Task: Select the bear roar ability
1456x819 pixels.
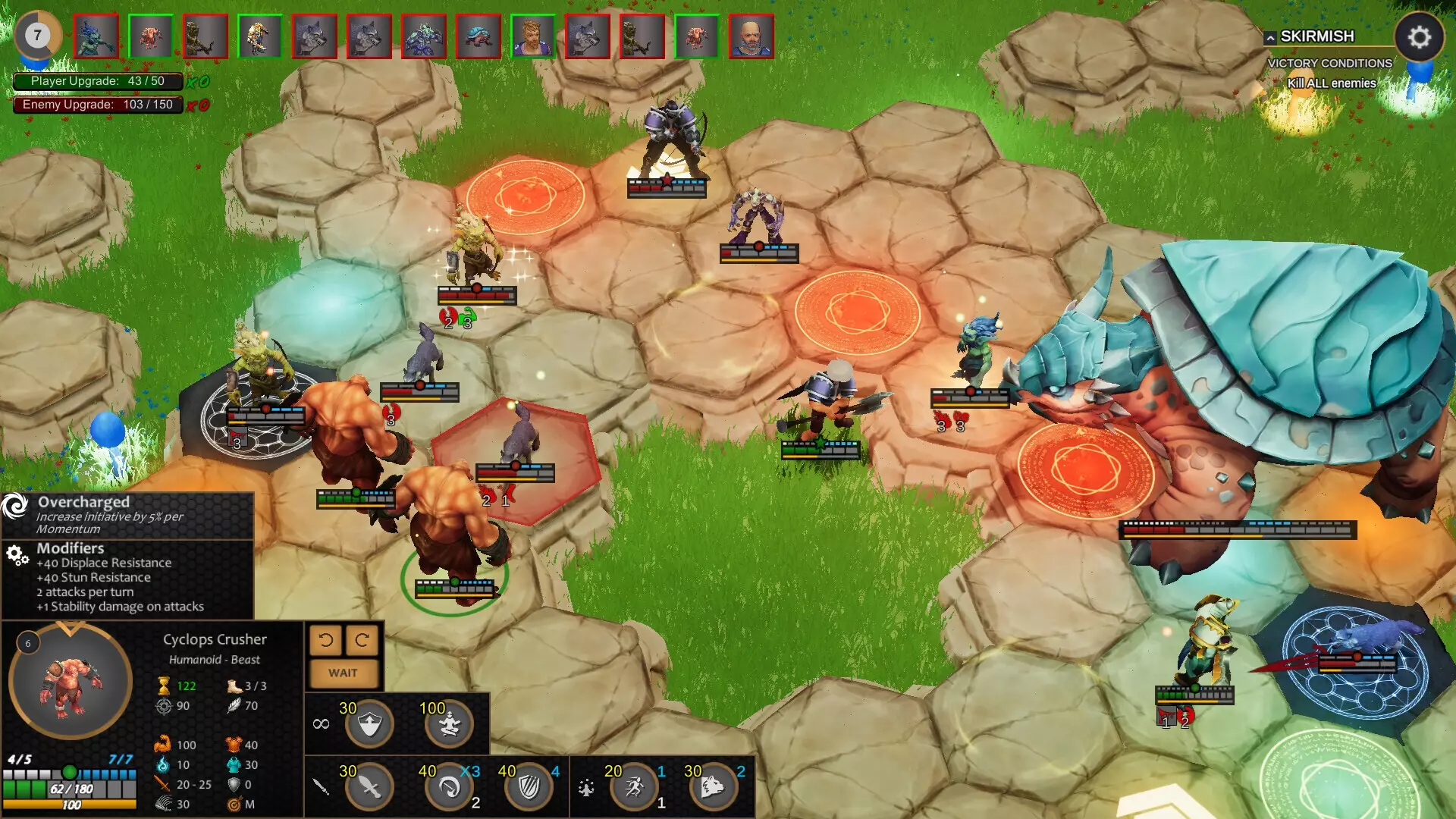Action: point(714,787)
